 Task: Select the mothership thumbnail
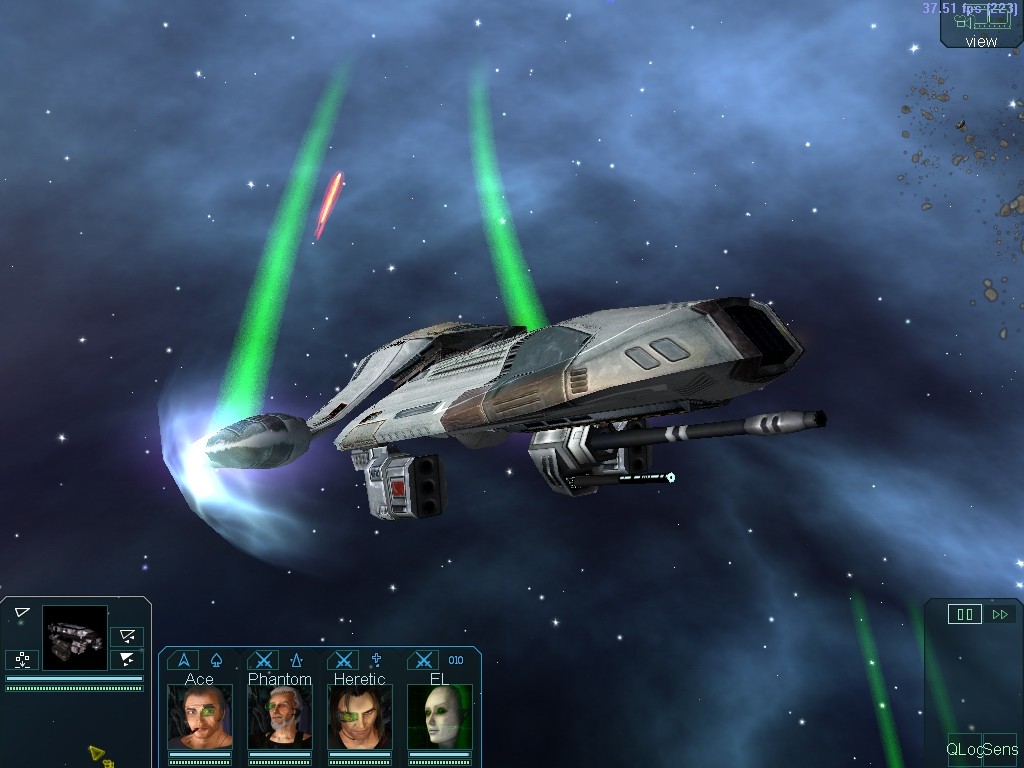click(x=75, y=637)
